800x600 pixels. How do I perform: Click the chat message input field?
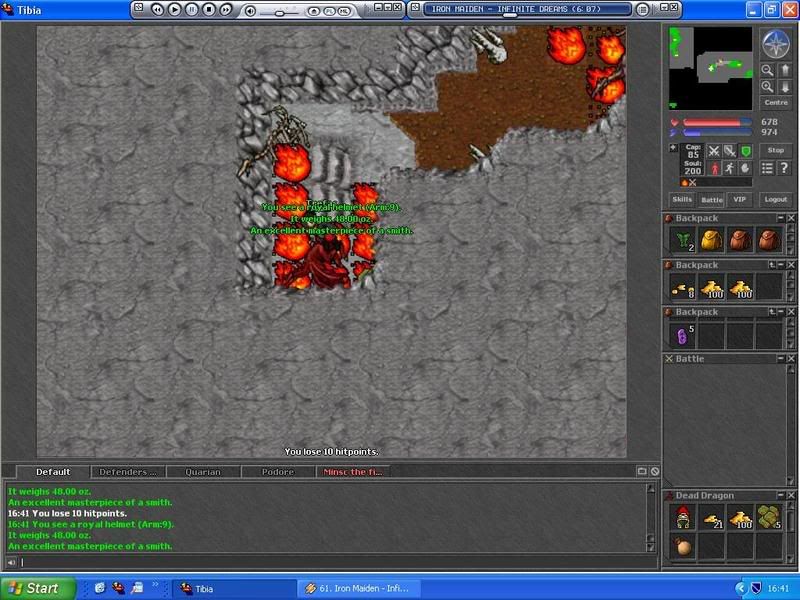[330, 563]
